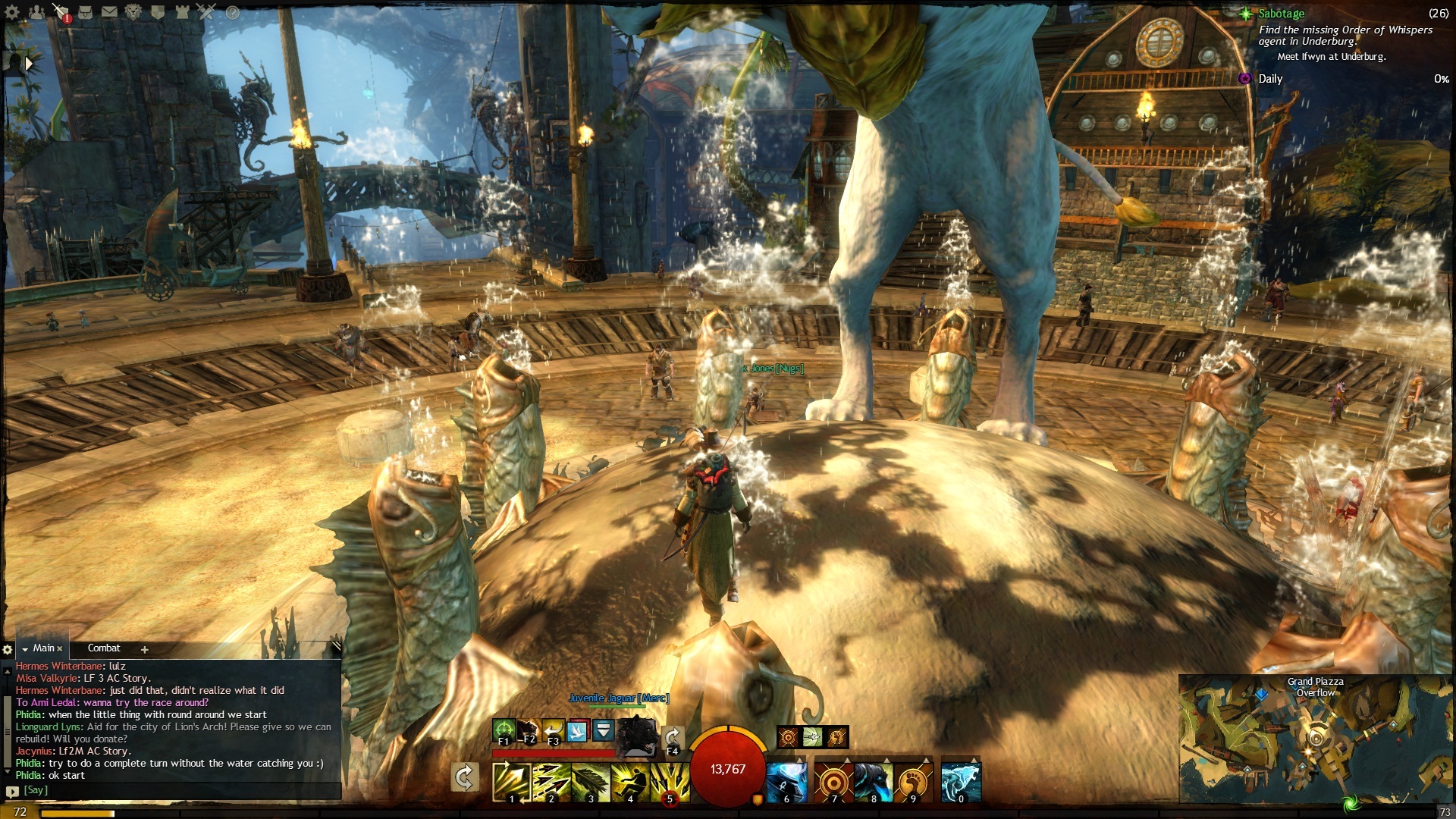
Task: Trigger the footprint signet skill in slot 9
Action: click(x=913, y=782)
